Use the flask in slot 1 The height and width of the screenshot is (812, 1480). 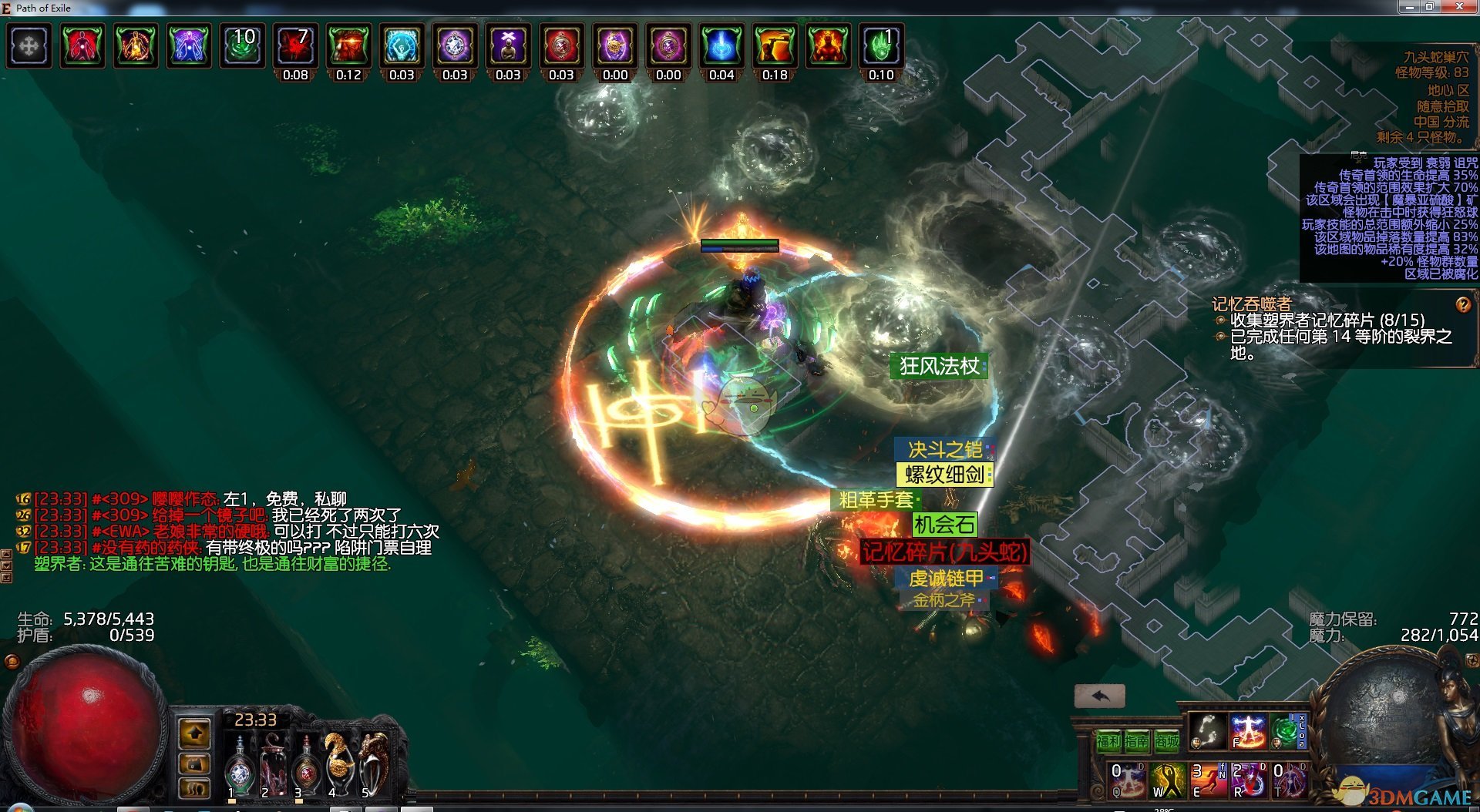tap(240, 767)
